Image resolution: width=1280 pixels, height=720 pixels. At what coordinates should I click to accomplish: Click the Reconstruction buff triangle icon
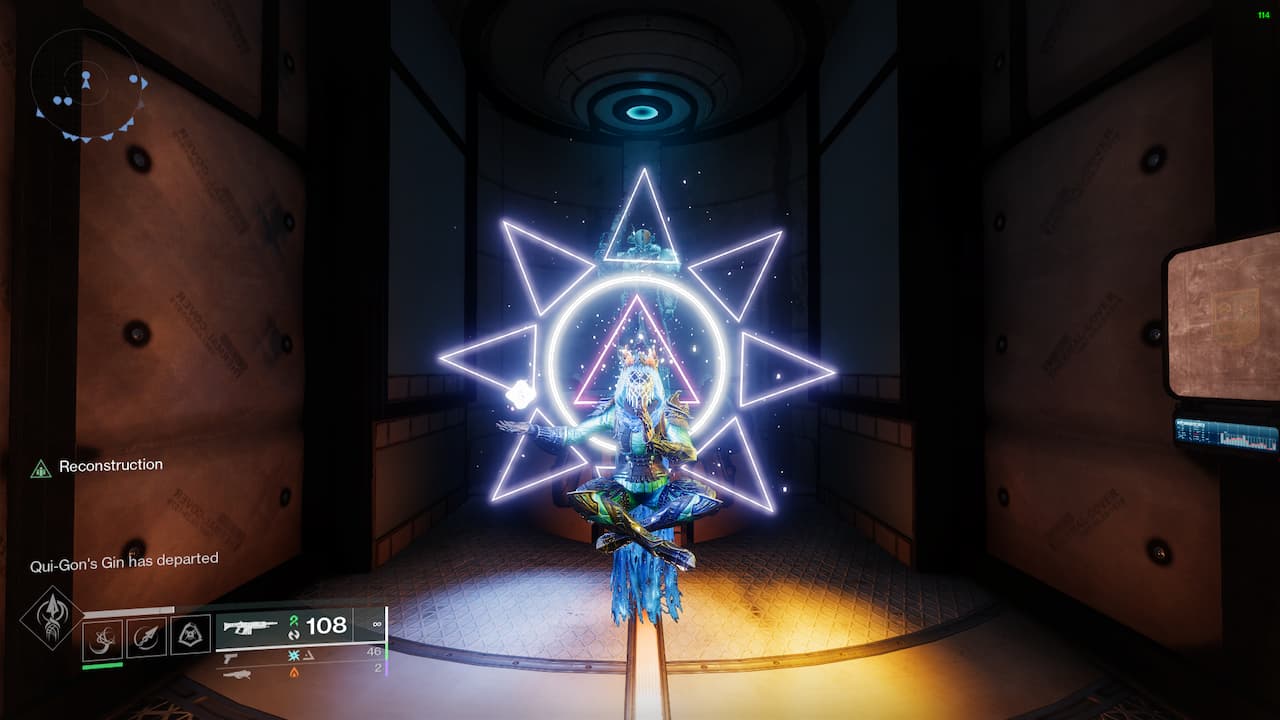pos(41,464)
